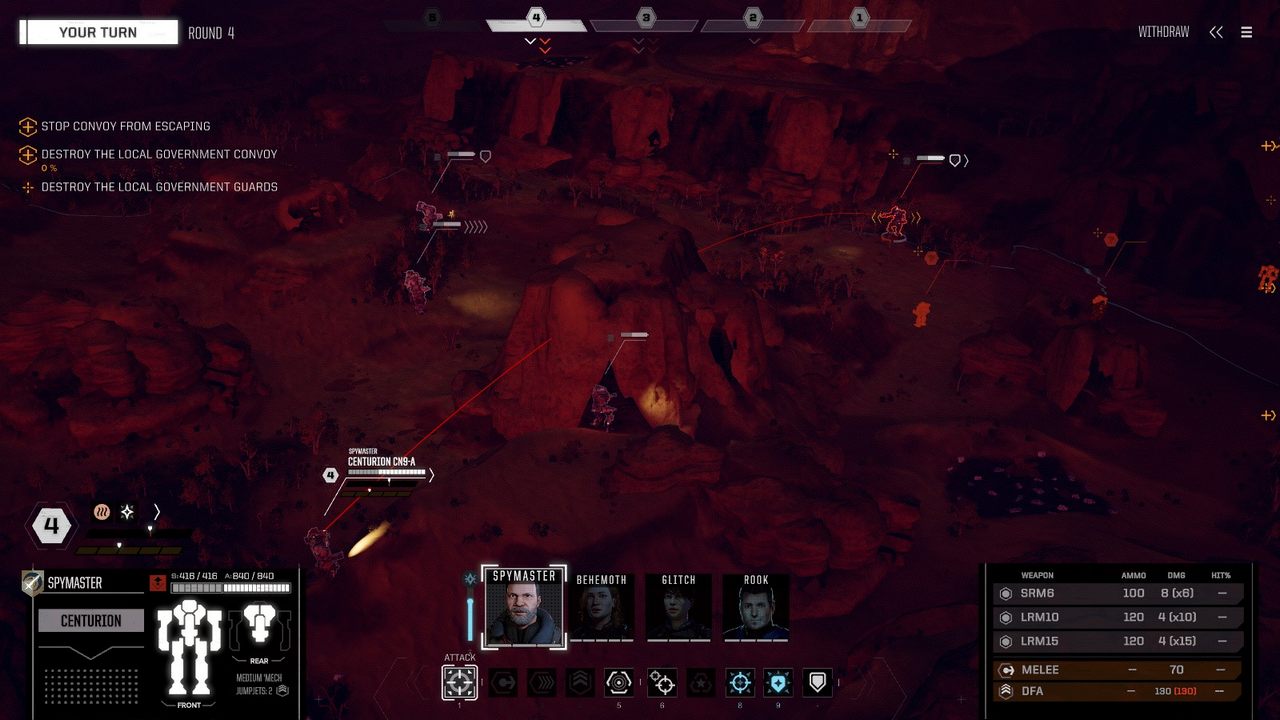Open the Centurion mech details panel
The width and height of the screenshot is (1280, 720).
click(91, 621)
